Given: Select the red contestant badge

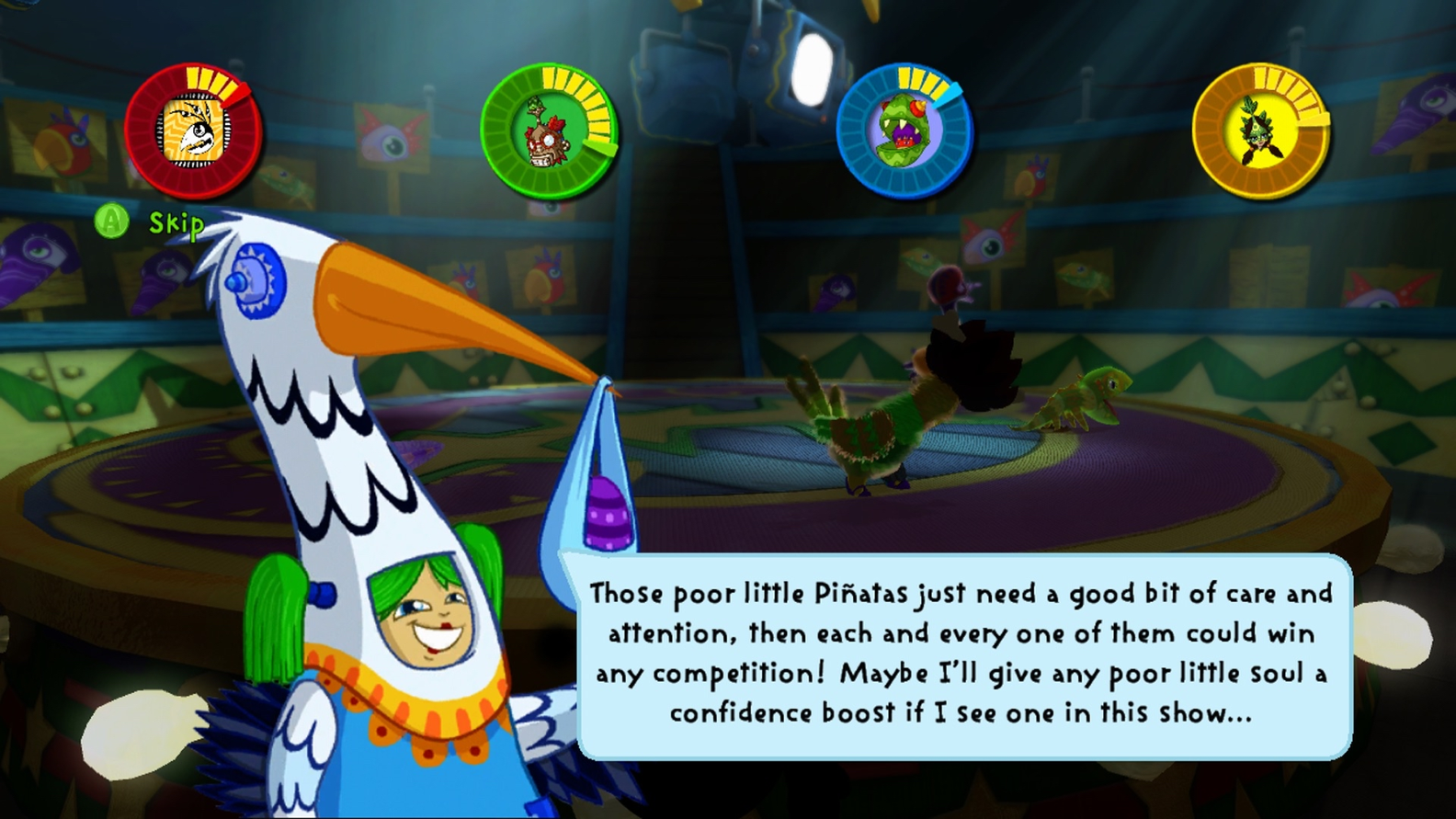Looking at the screenshot, I should click(193, 131).
